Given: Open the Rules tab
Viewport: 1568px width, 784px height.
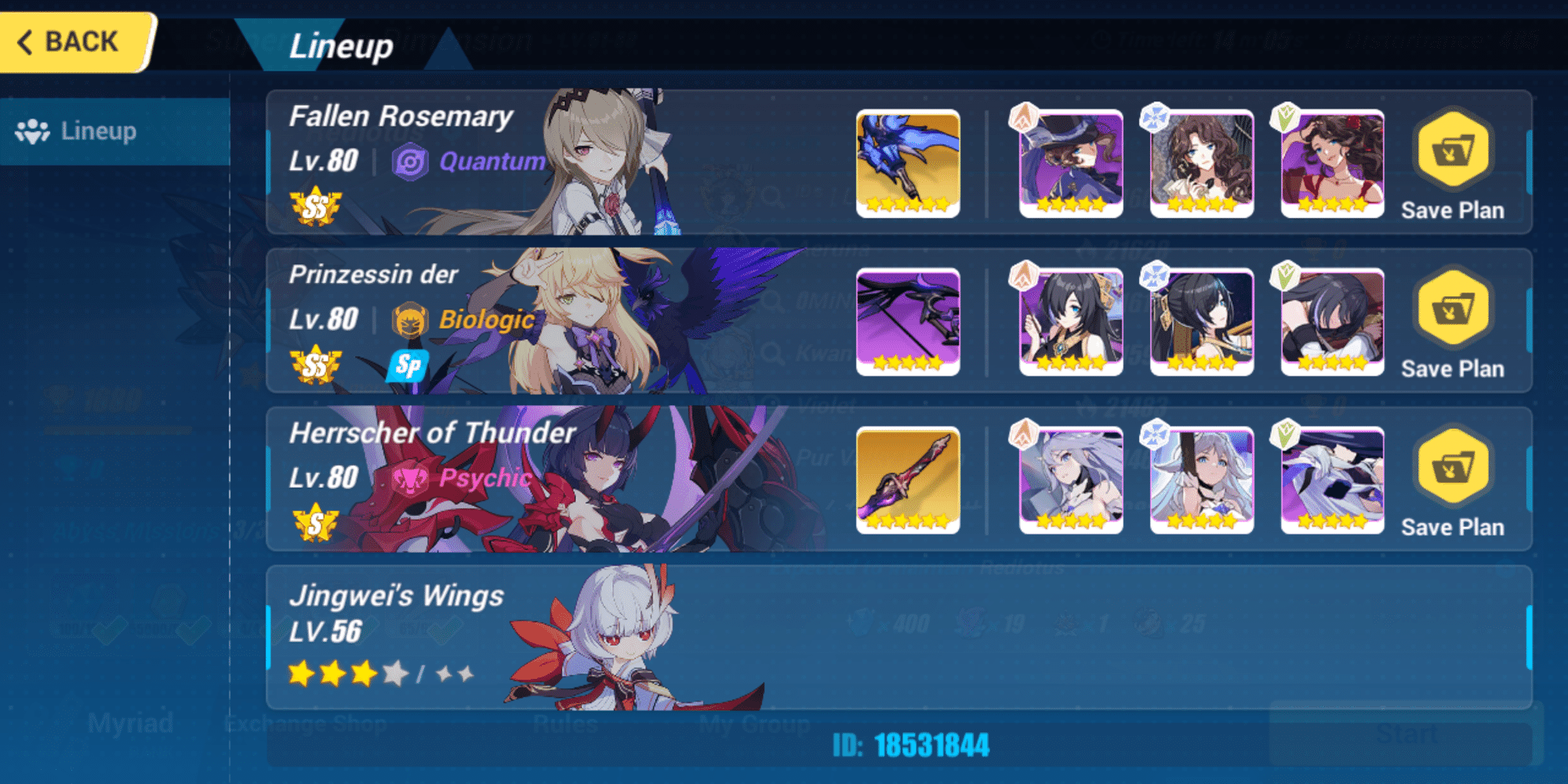Looking at the screenshot, I should (567, 723).
